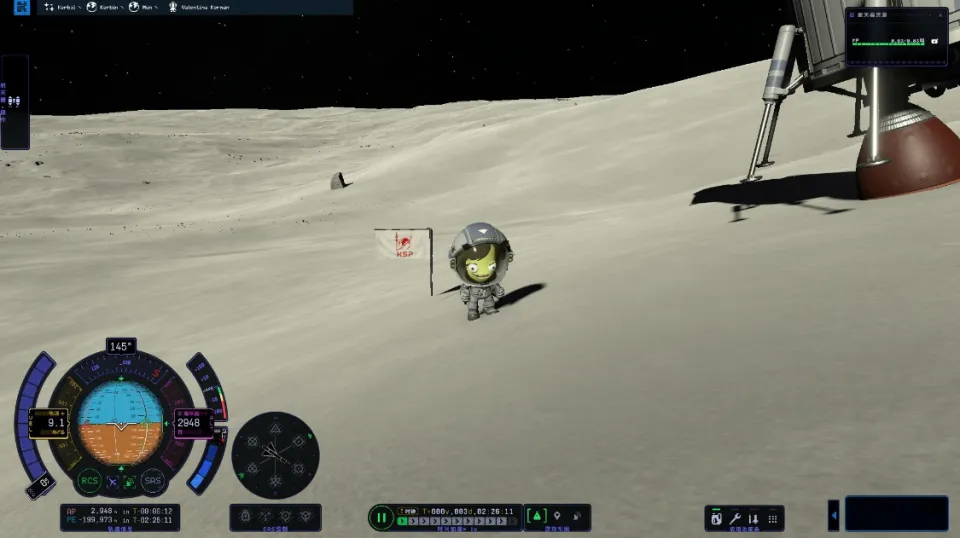Open the staging transfer arrows icon
The image size is (960, 538).
click(753, 518)
